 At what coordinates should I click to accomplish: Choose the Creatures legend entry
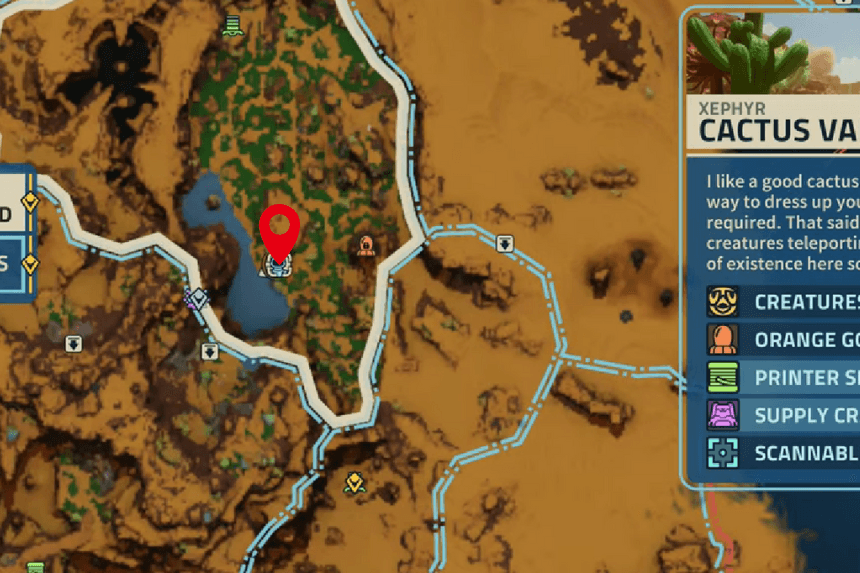tap(780, 301)
